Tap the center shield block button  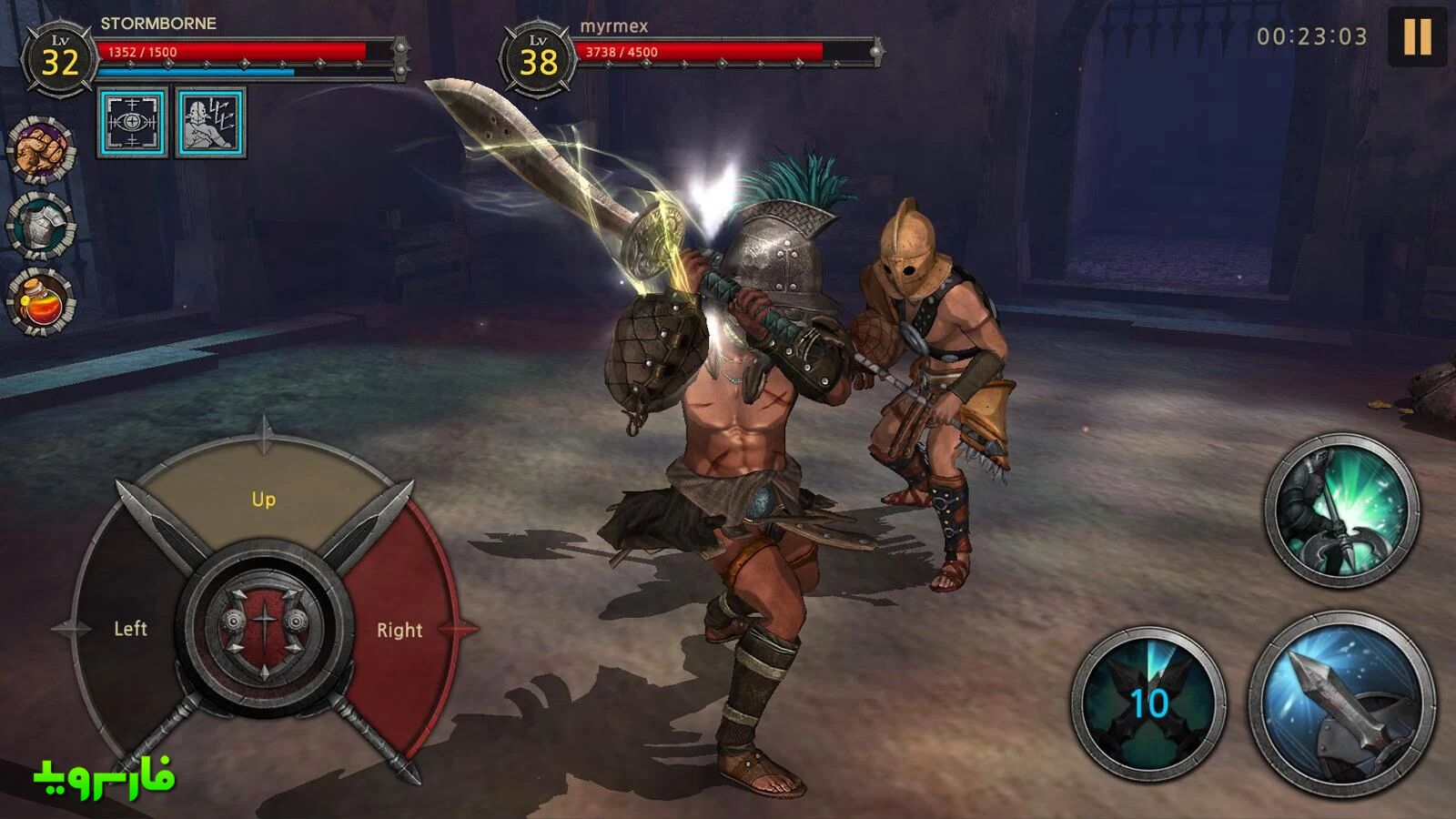point(264,626)
